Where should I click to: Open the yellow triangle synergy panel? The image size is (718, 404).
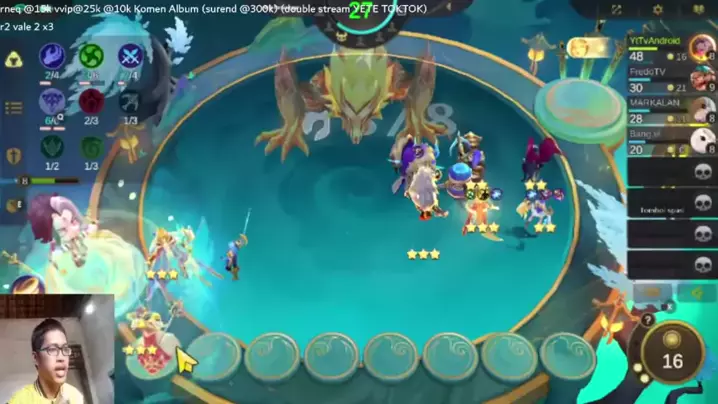[15, 58]
